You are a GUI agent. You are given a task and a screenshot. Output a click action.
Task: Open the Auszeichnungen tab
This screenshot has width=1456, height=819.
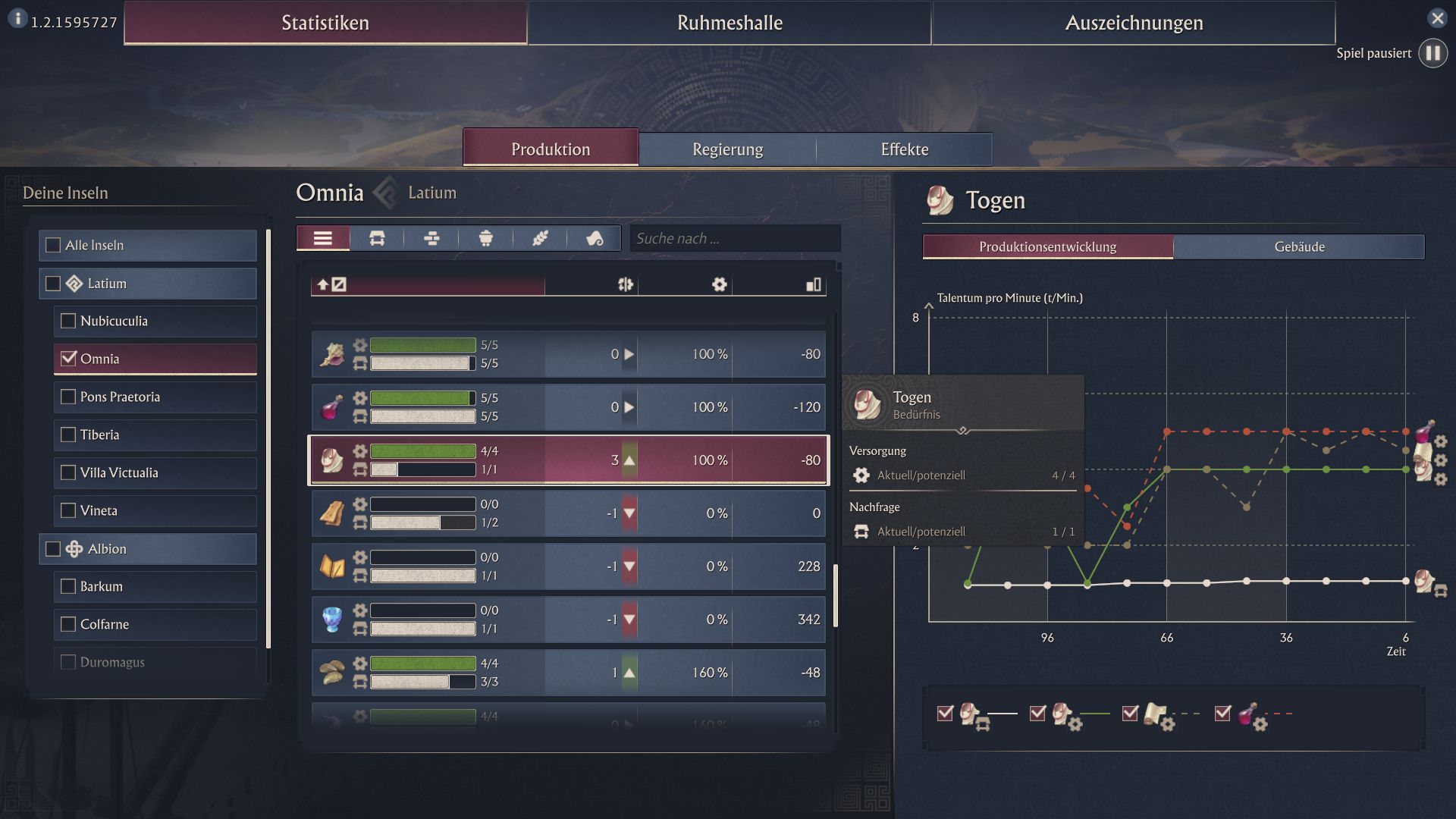[1133, 23]
